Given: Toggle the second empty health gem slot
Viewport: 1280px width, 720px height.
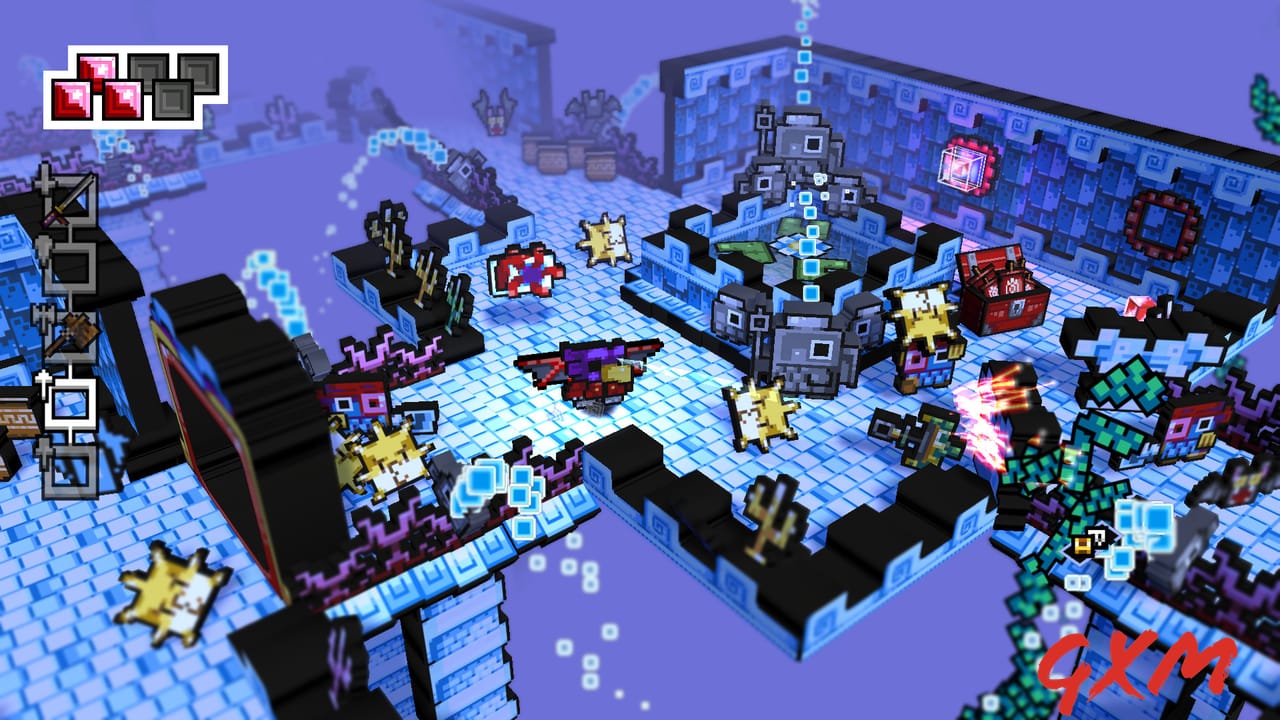Looking at the screenshot, I should 173,97.
